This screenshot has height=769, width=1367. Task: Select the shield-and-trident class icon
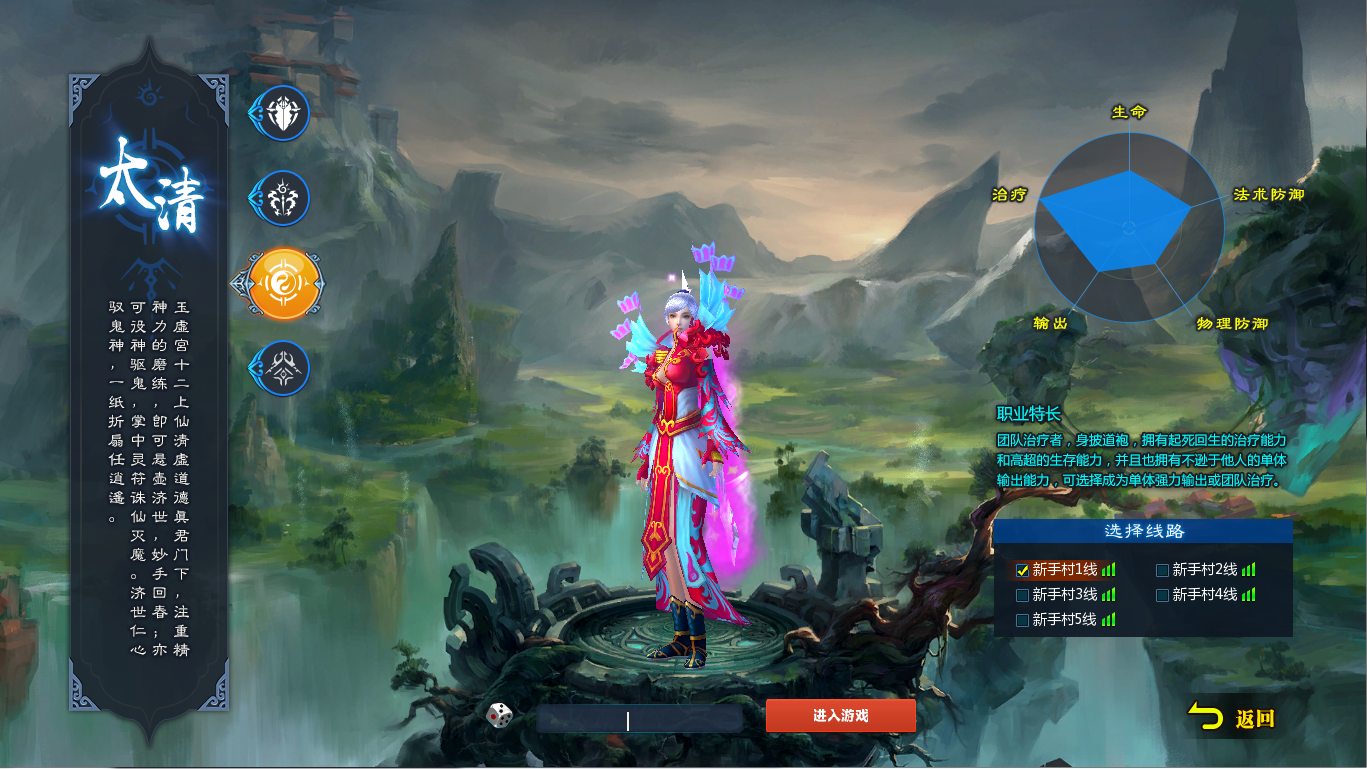tap(283, 113)
